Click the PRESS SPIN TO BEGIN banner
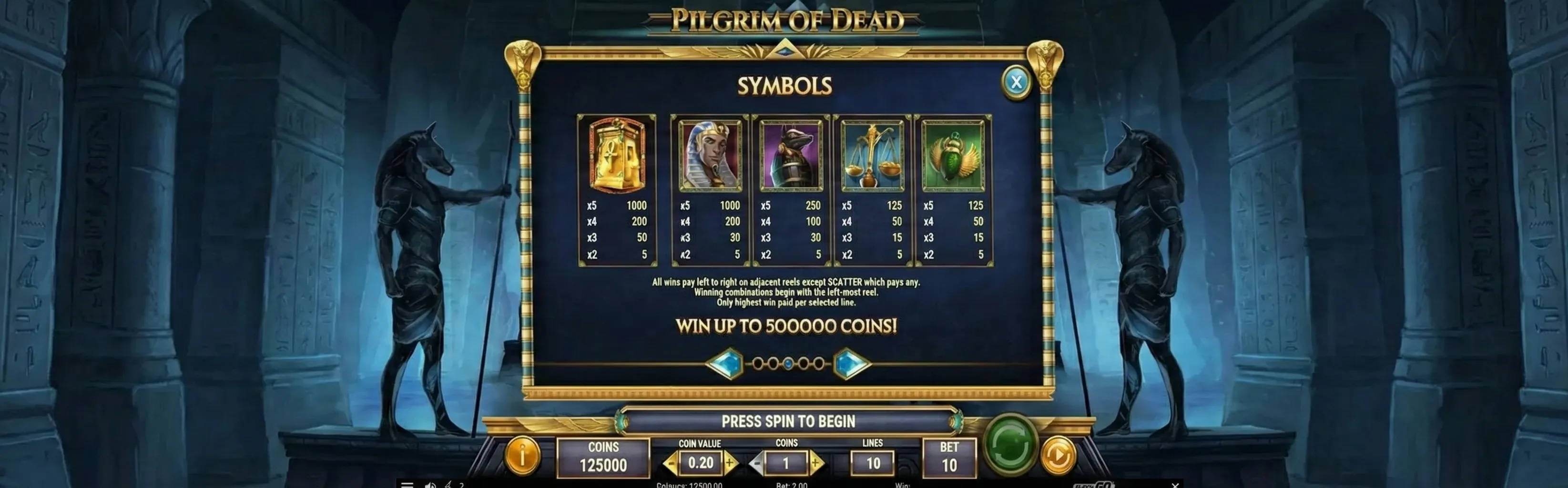Image resolution: width=1568 pixels, height=488 pixels. coord(788,420)
